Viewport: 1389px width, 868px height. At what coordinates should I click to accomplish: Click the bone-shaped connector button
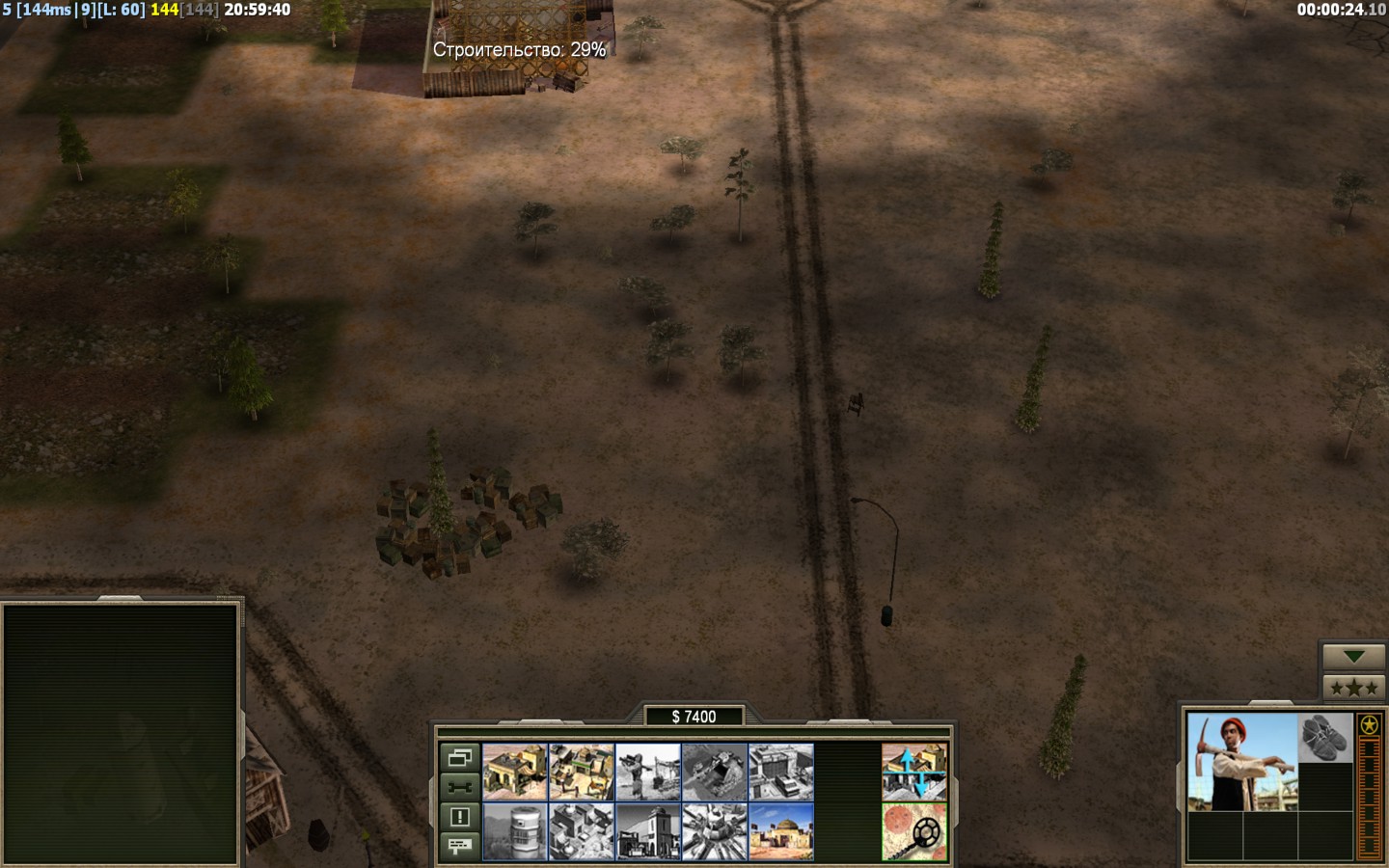tap(459, 787)
